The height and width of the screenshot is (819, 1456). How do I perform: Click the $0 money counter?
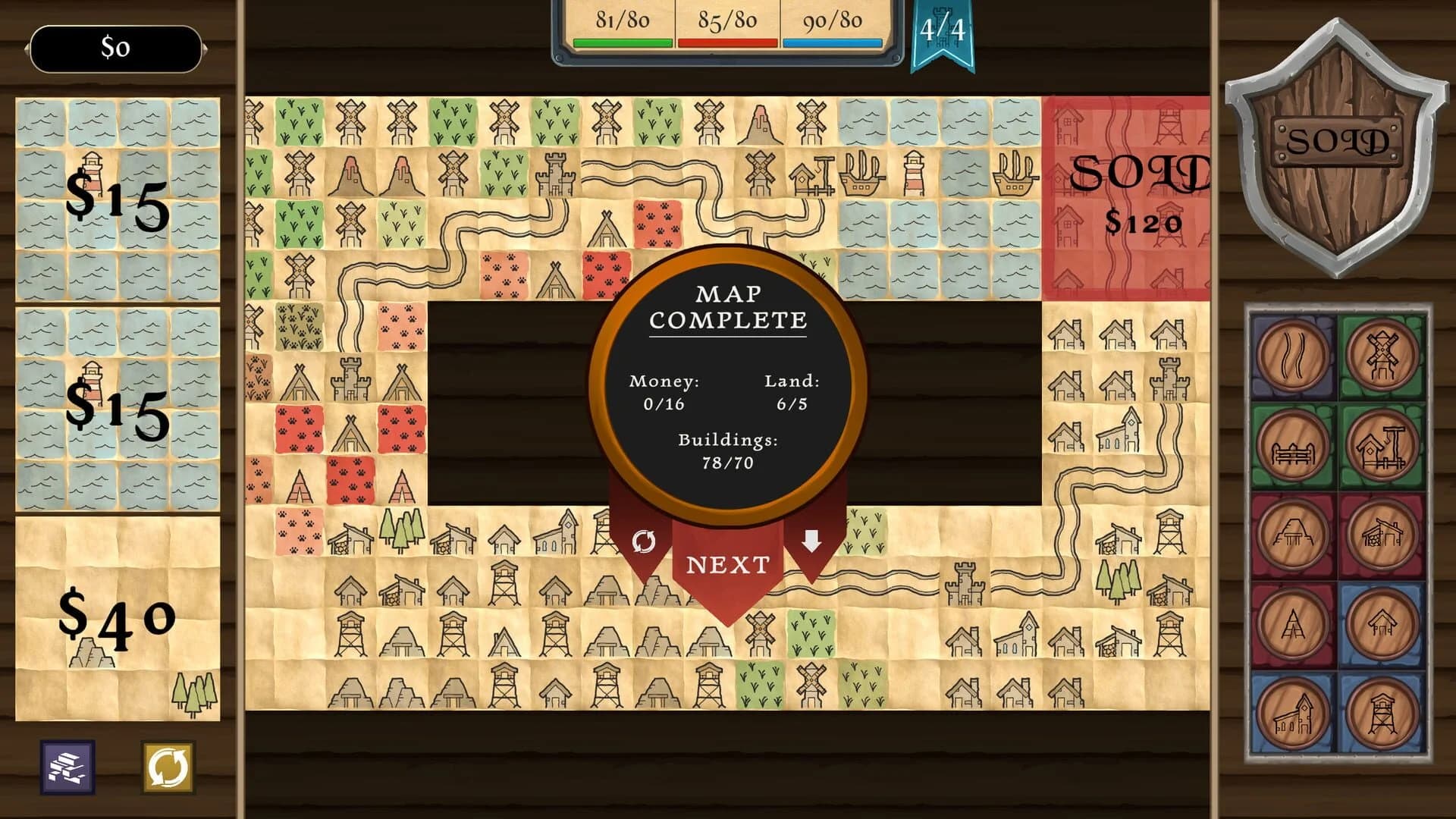pos(115,48)
